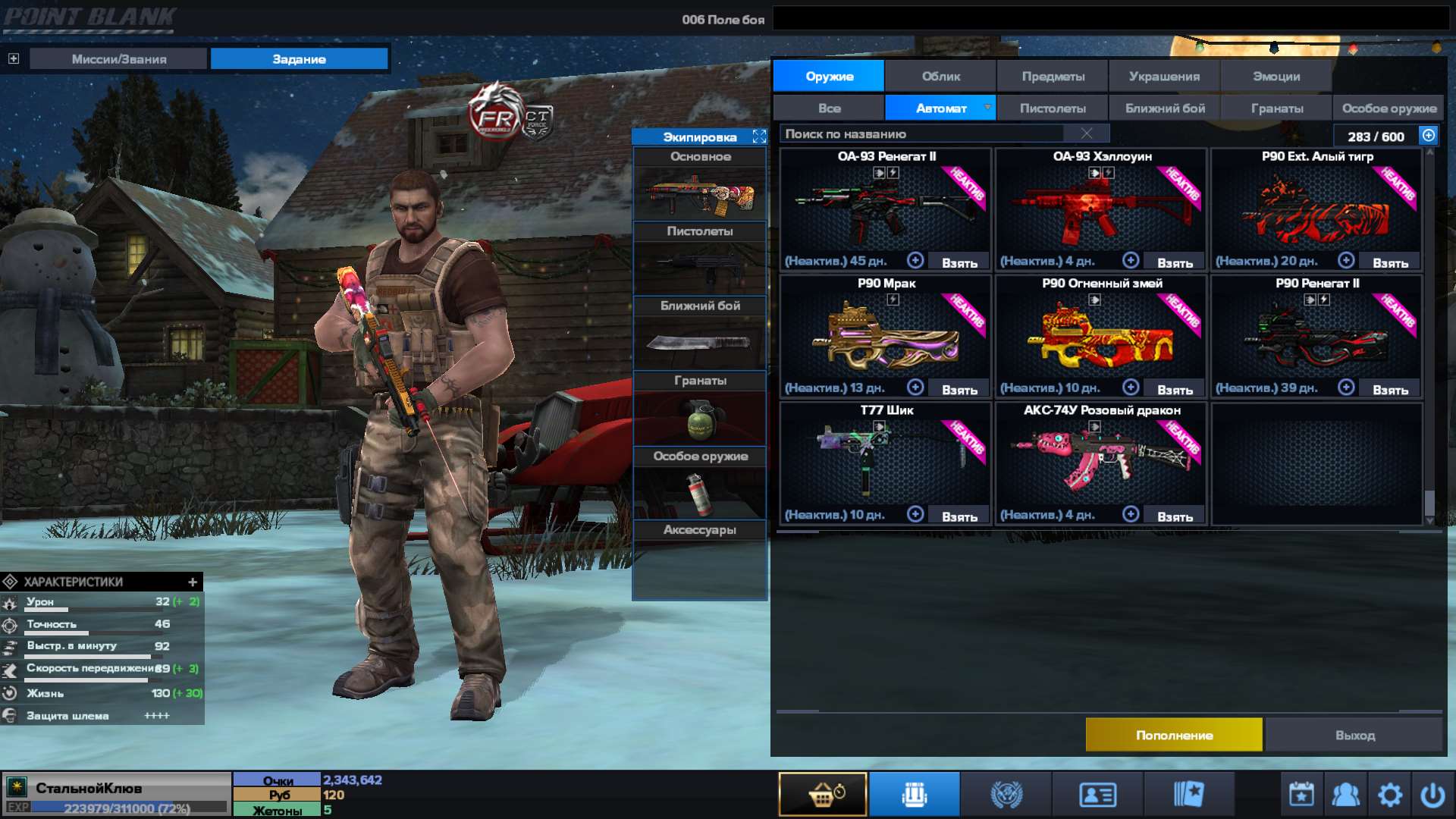Open the friends list icon
1456x819 pixels.
(x=1345, y=793)
